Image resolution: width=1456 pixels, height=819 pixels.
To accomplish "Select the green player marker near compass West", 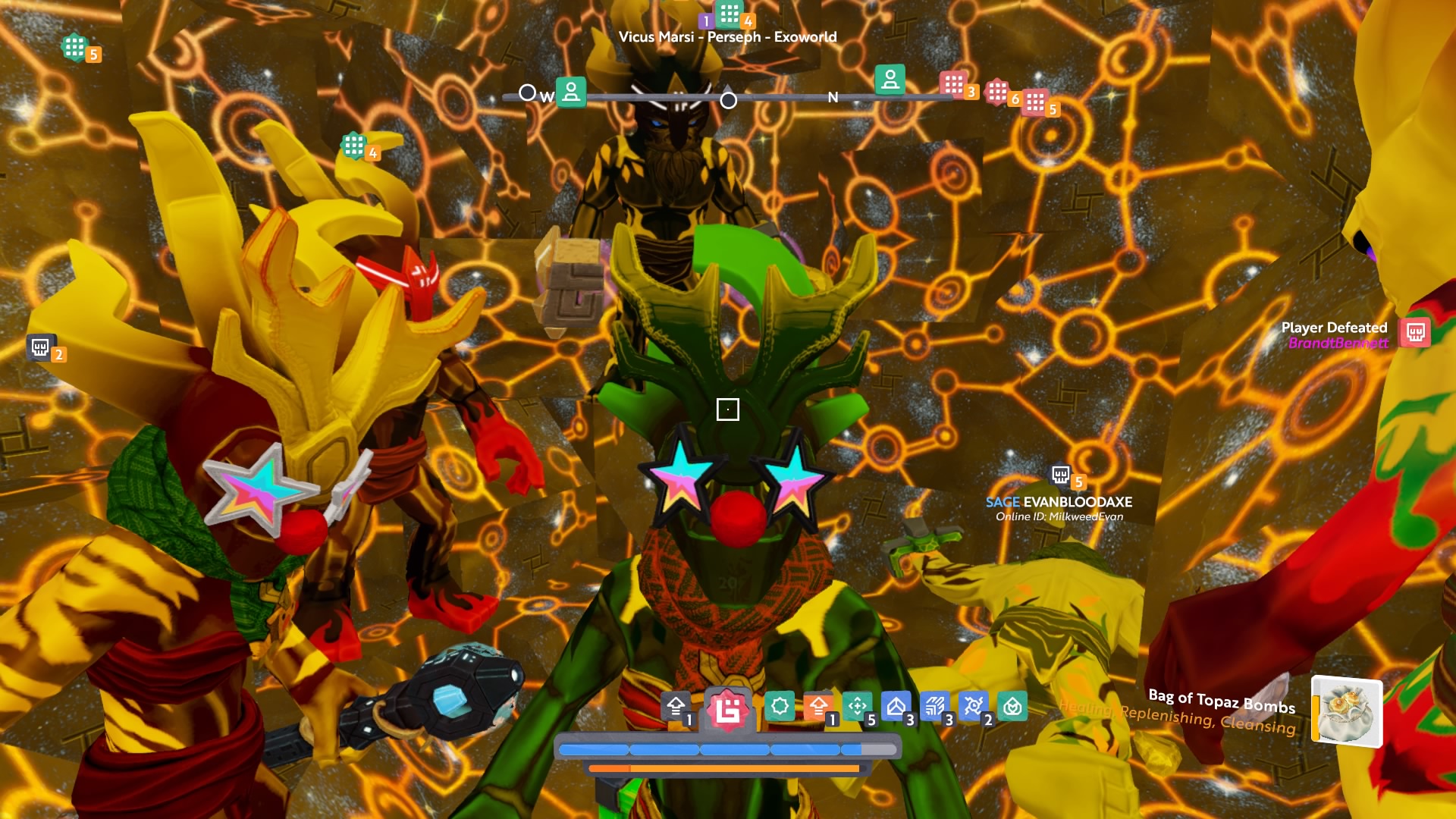I will pos(571,92).
